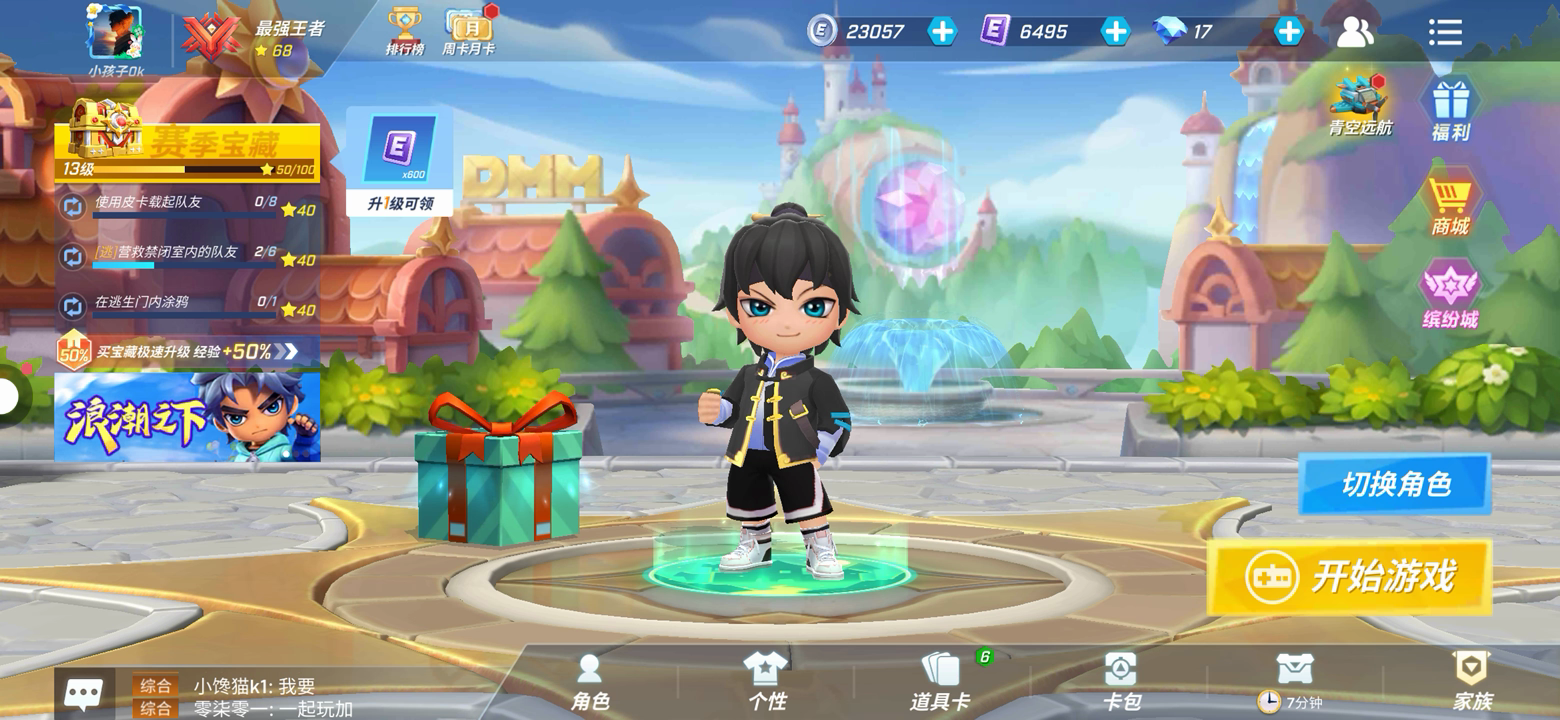Open the 个性 customization tab

point(767,682)
